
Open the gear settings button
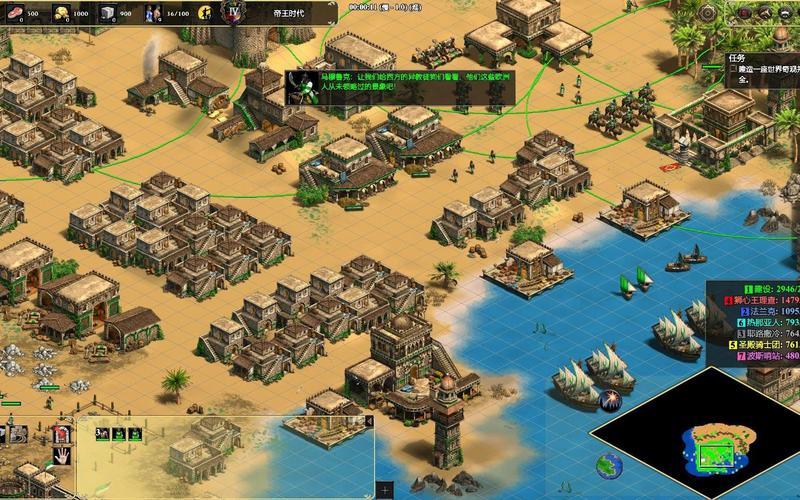pos(708,13)
